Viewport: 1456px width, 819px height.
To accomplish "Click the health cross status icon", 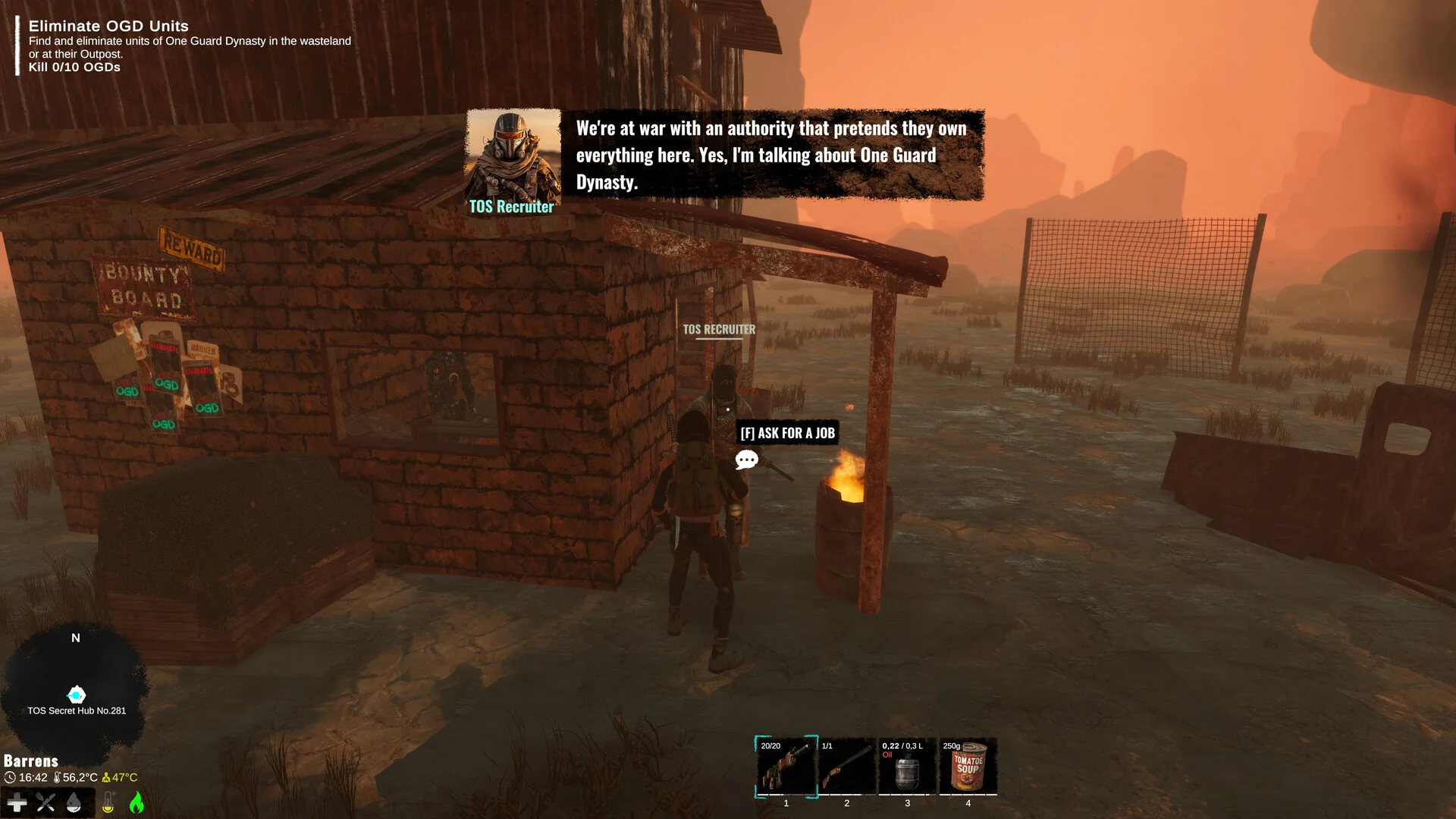I will coord(17,802).
